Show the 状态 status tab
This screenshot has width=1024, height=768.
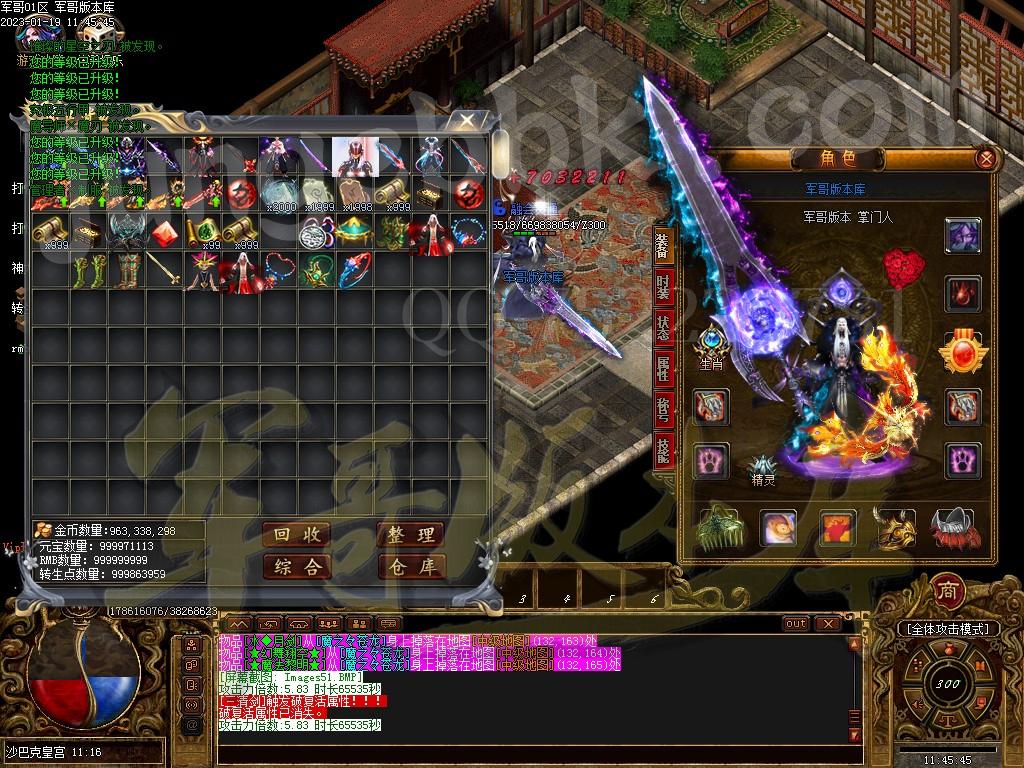663,327
